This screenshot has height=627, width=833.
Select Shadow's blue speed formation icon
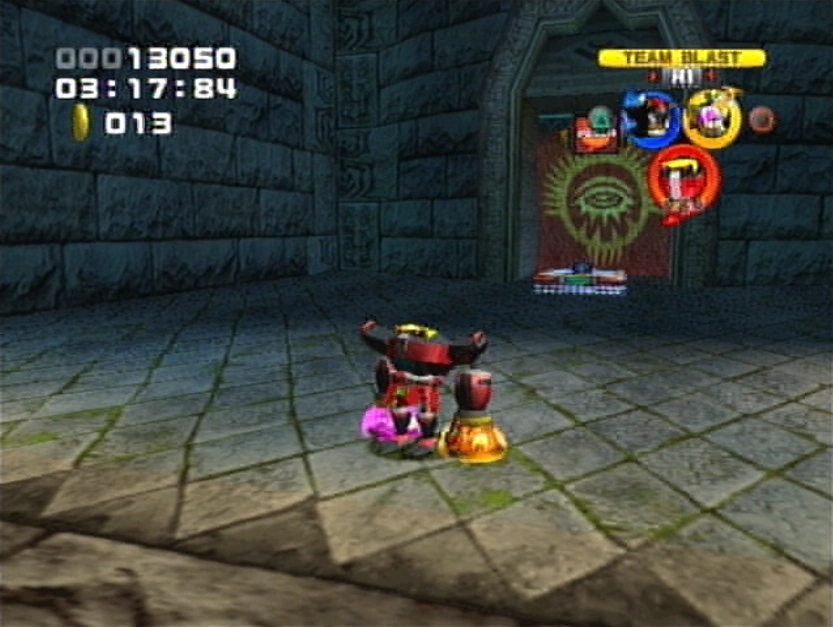pos(651,119)
